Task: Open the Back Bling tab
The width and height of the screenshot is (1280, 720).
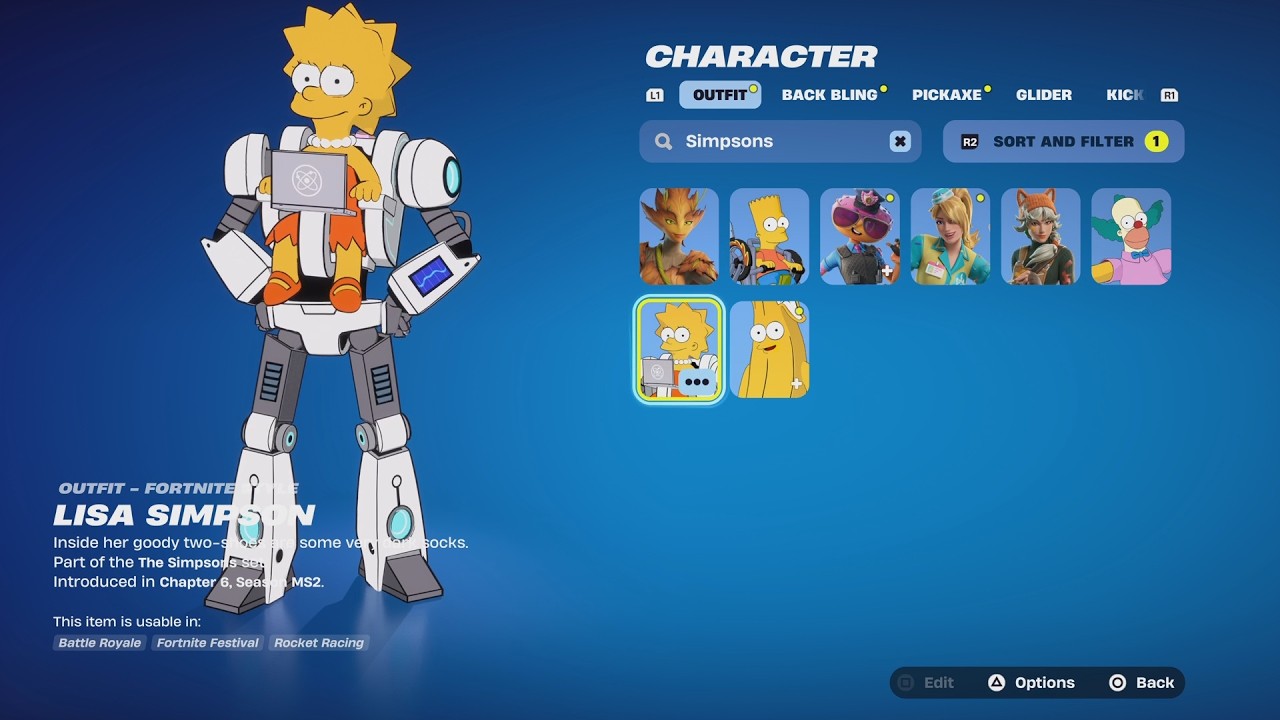Action: [x=829, y=95]
